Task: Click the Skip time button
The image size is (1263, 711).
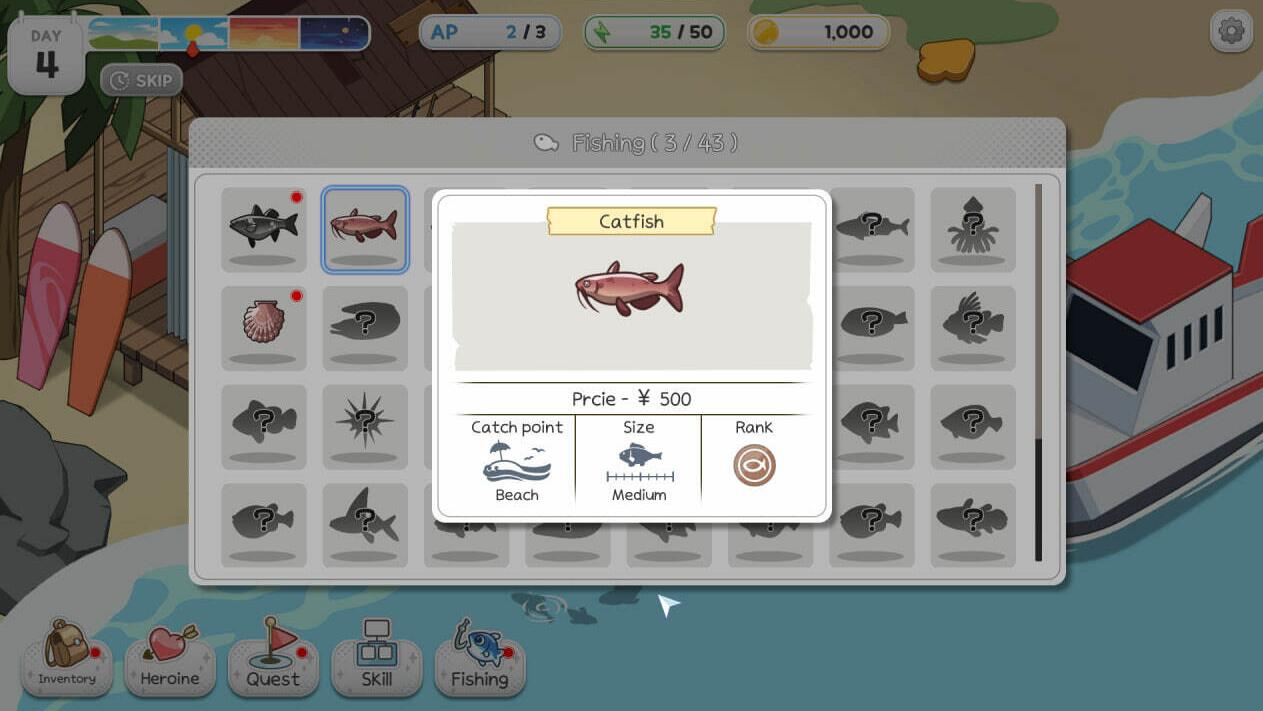Action: pos(141,80)
